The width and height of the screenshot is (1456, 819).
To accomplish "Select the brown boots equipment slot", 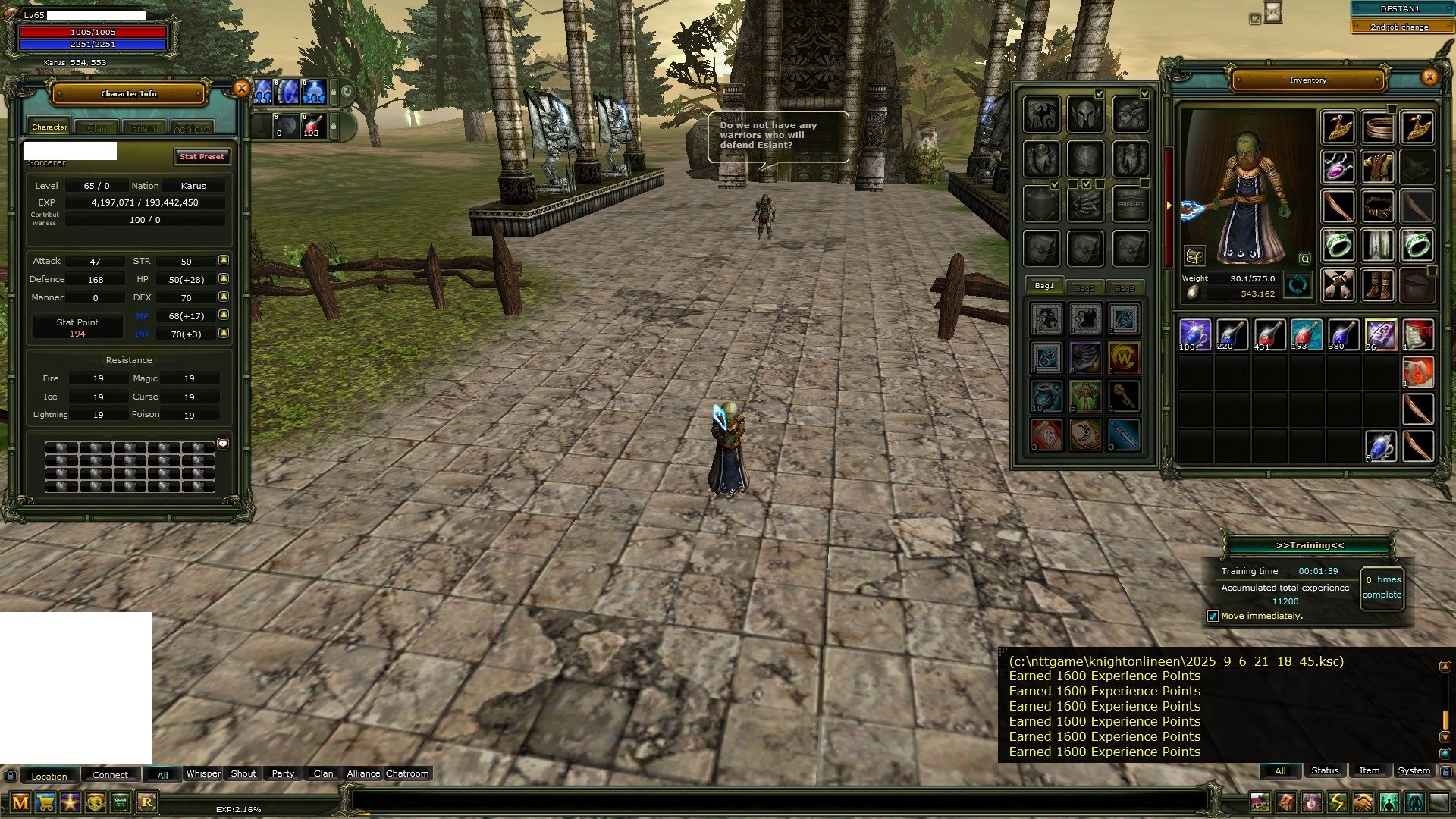I will tap(1377, 285).
